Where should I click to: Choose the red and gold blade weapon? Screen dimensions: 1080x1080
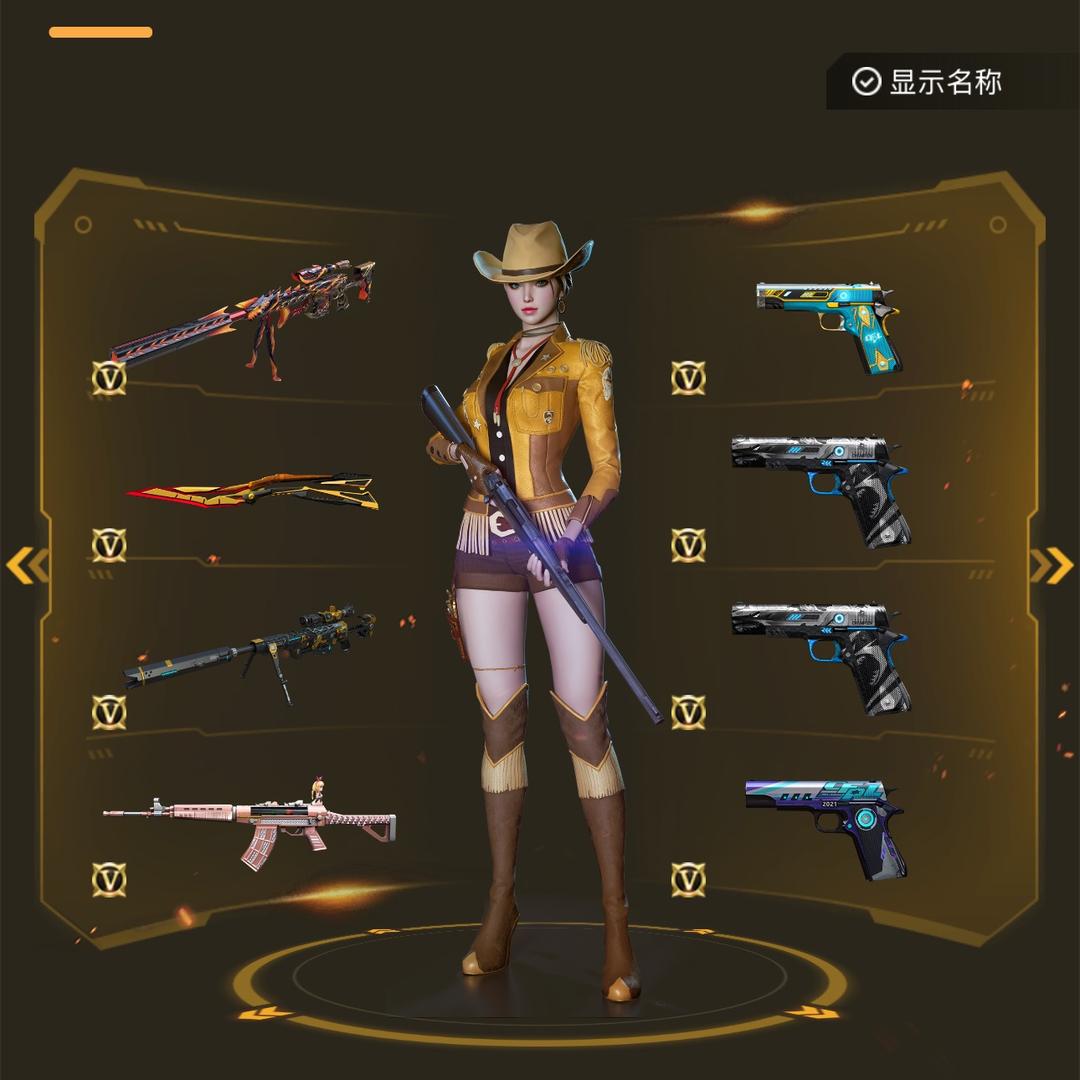point(252,491)
